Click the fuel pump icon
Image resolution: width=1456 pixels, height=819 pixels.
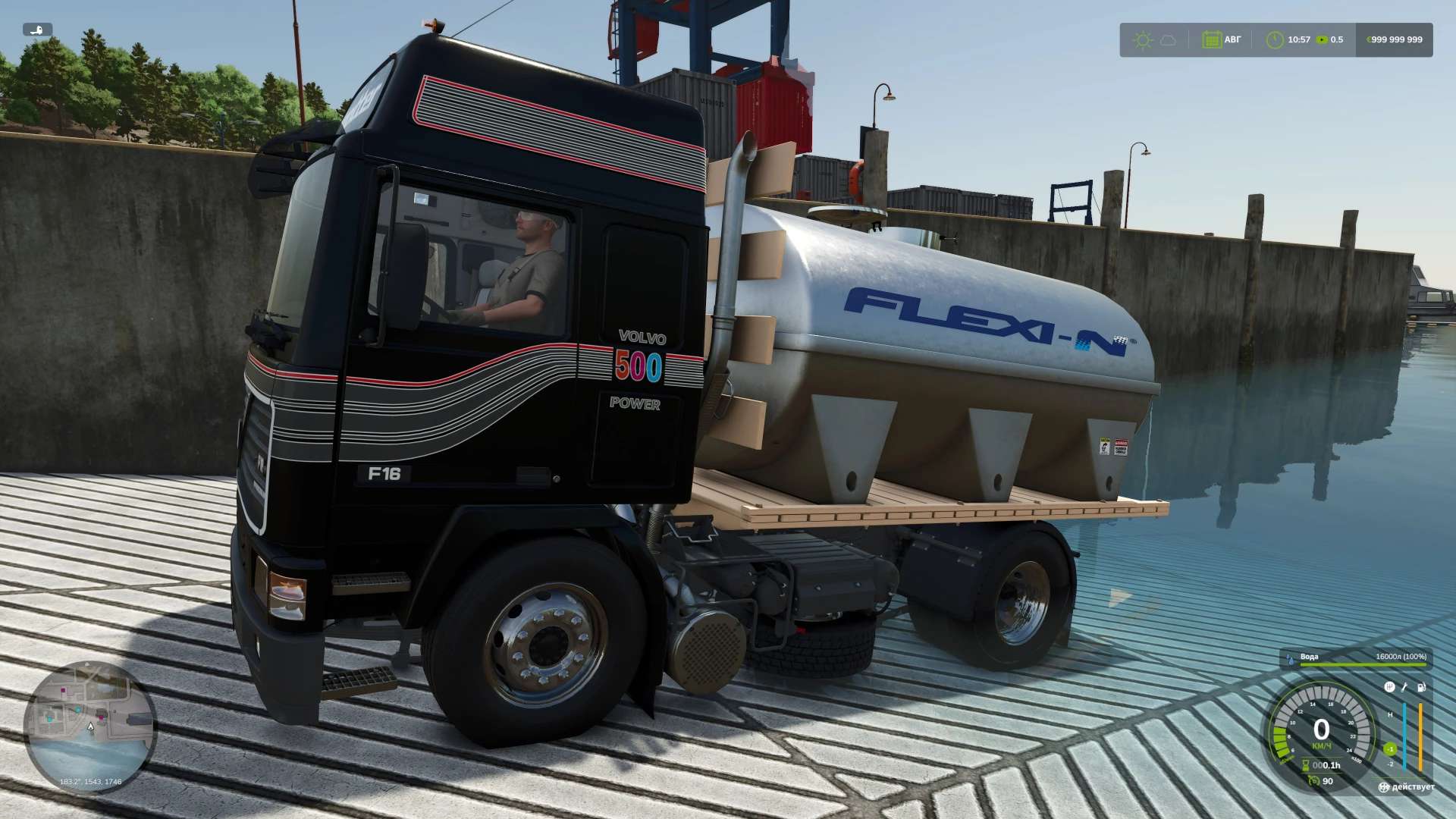pyautogui.click(x=1421, y=687)
